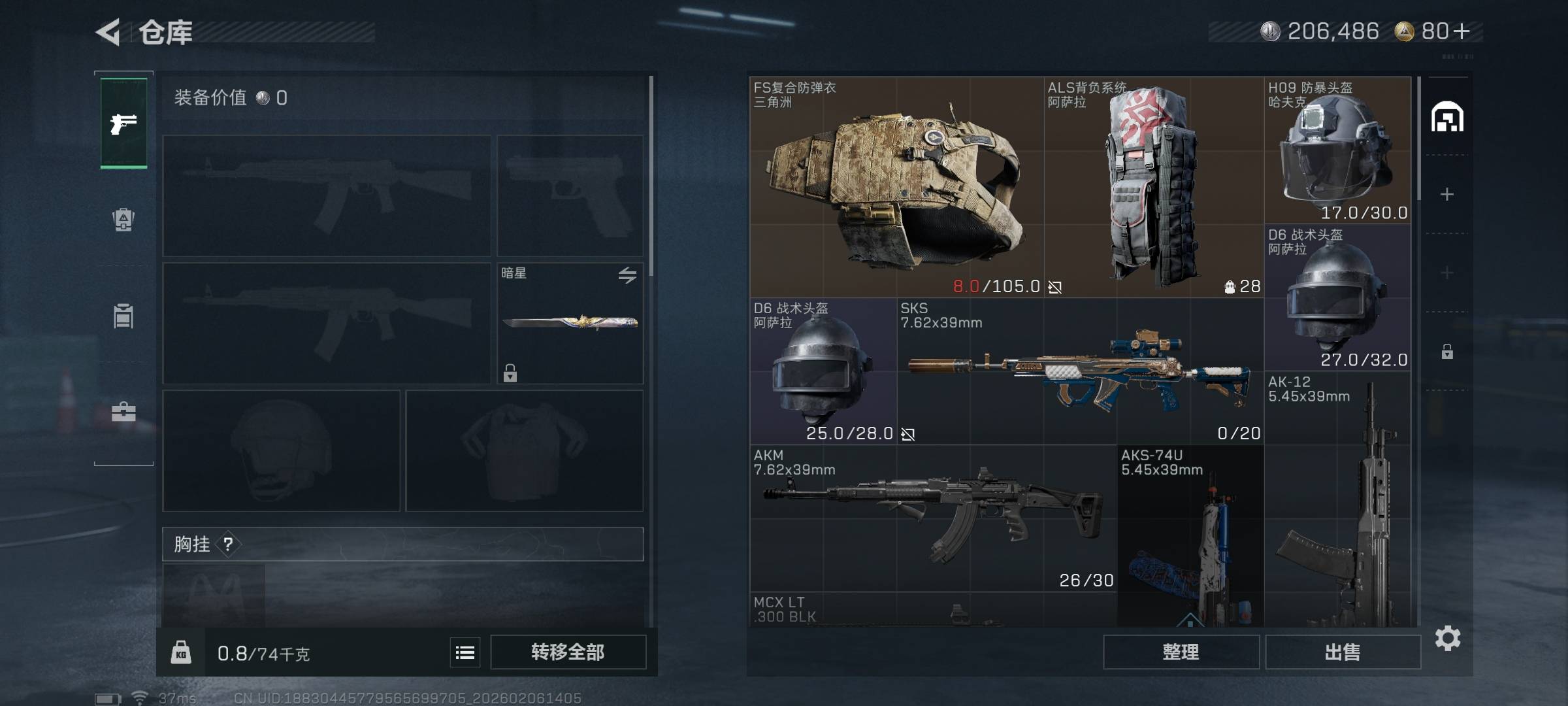
Task: Select the AK-12 5.45x39mm rifle
Action: [1337, 500]
